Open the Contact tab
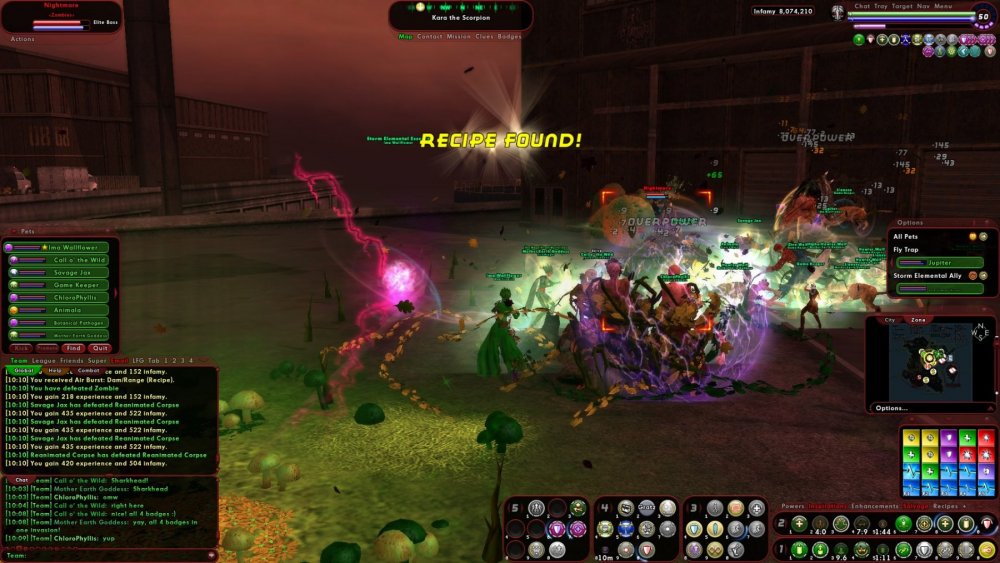Viewport: 1000px width, 563px height. [430, 36]
